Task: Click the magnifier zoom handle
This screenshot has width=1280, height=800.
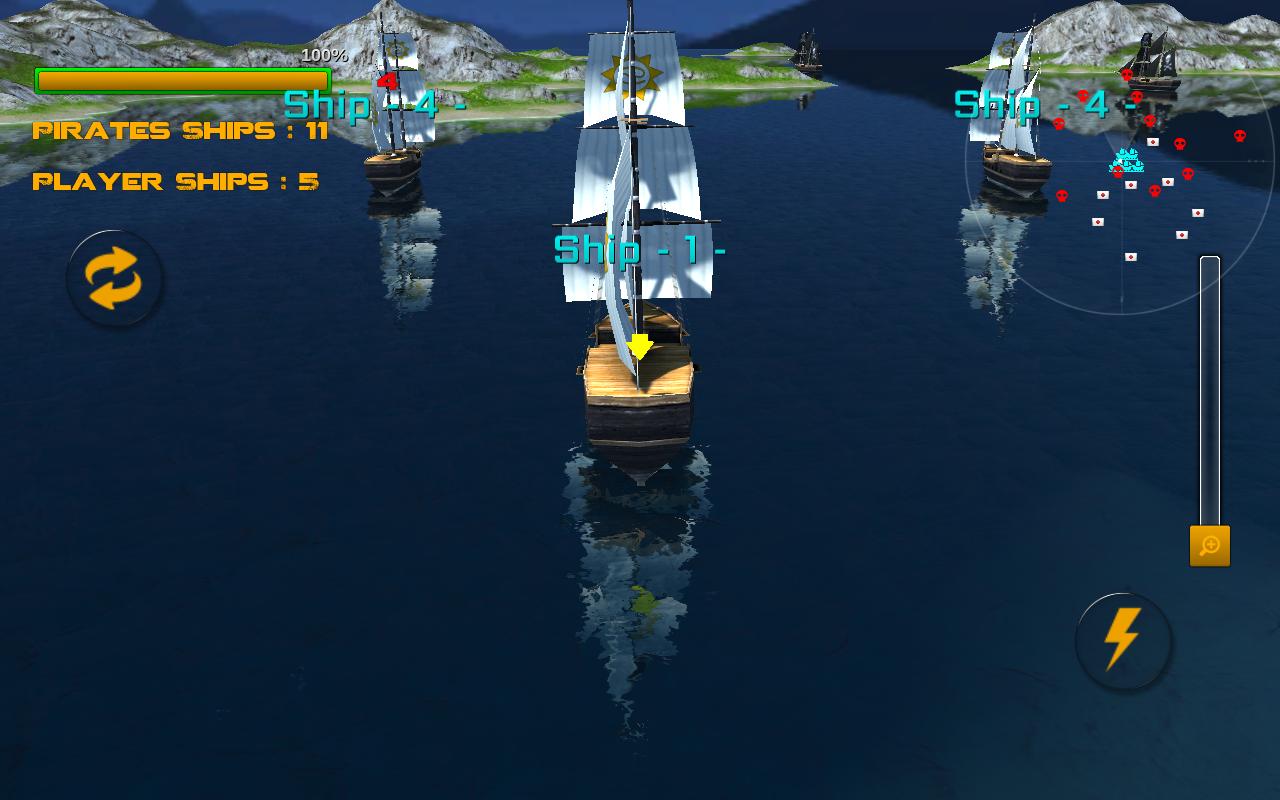Action: click(x=1208, y=546)
